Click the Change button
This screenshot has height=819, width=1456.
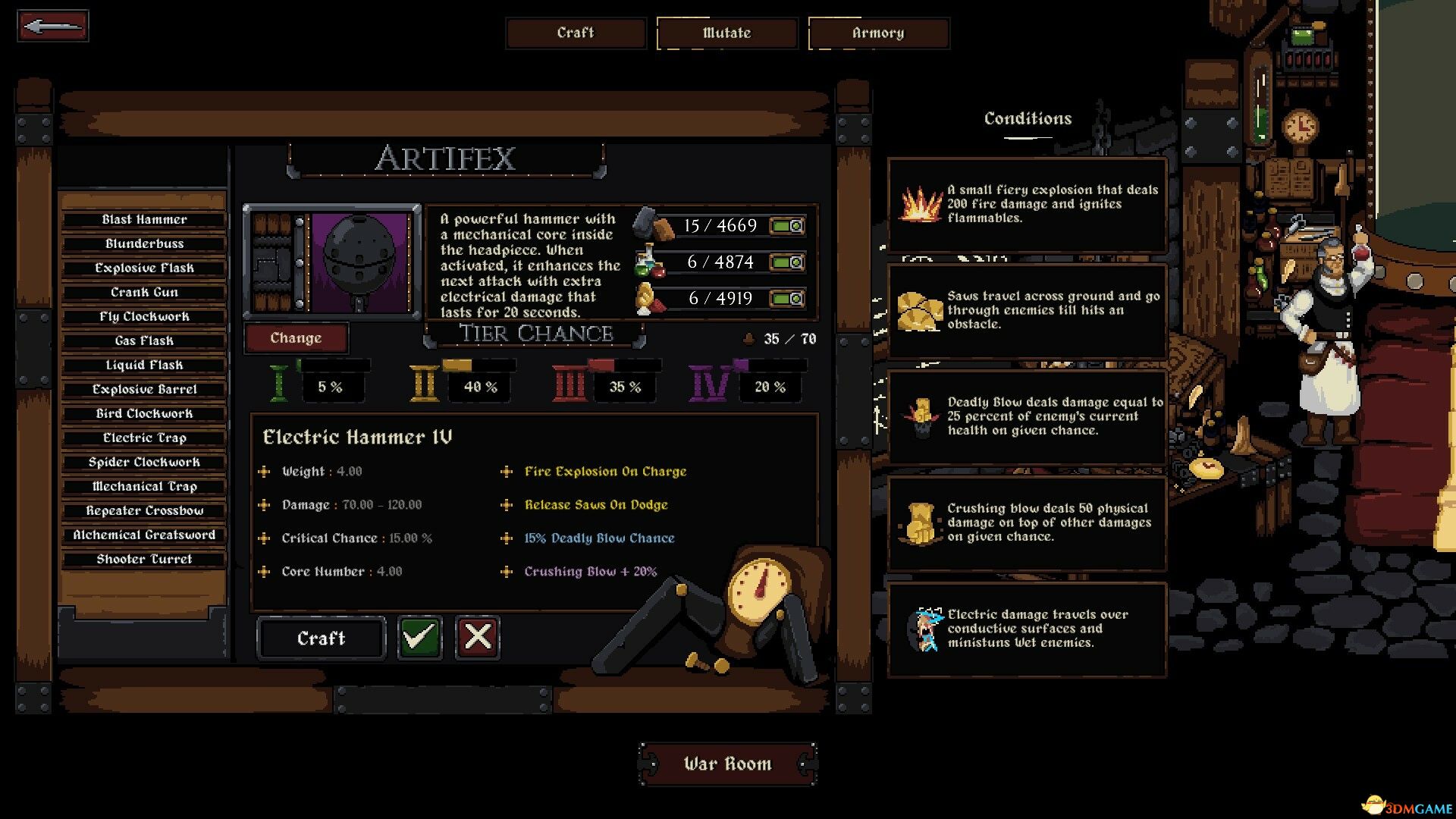[296, 338]
